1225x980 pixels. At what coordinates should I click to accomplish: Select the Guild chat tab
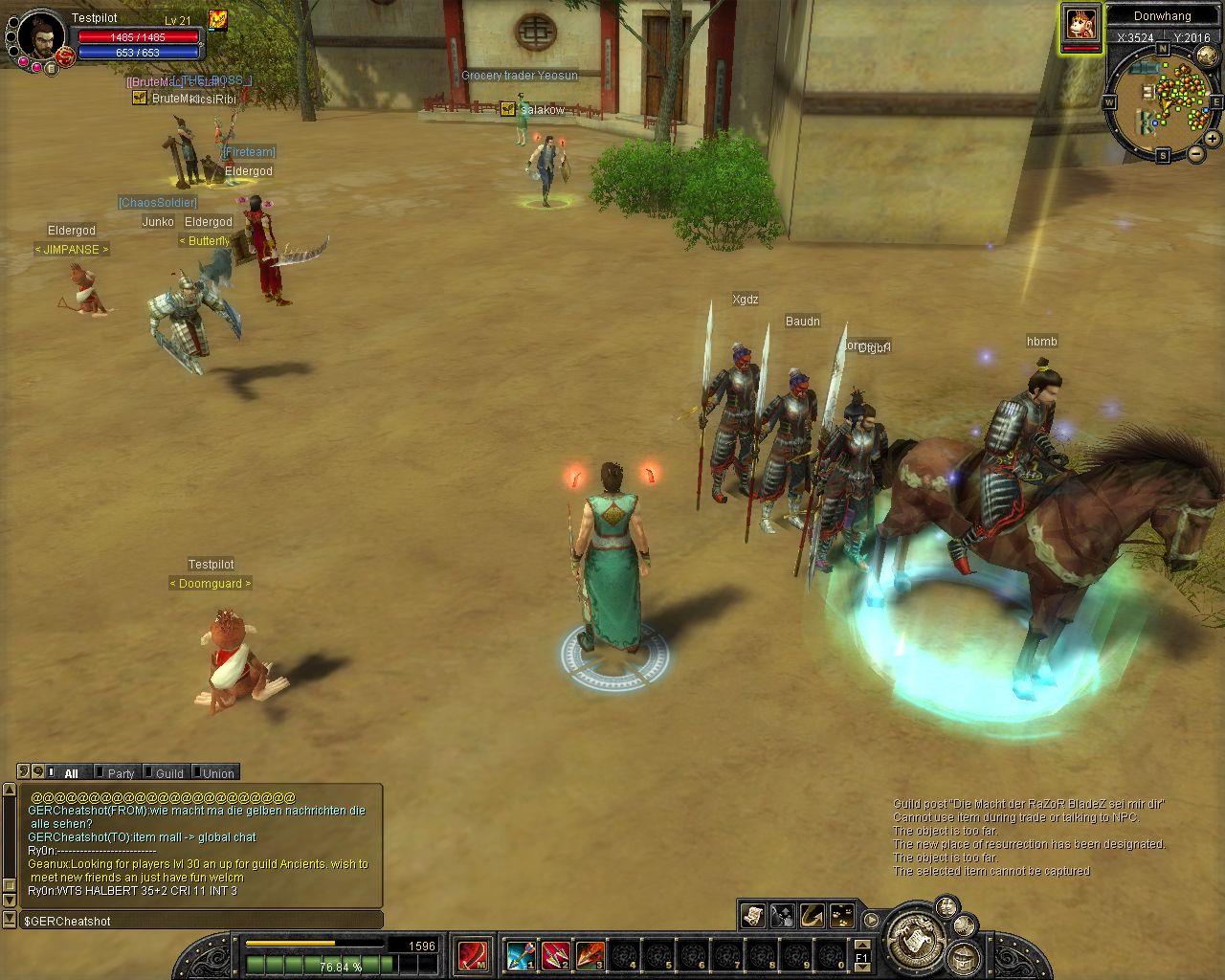coord(167,773)
